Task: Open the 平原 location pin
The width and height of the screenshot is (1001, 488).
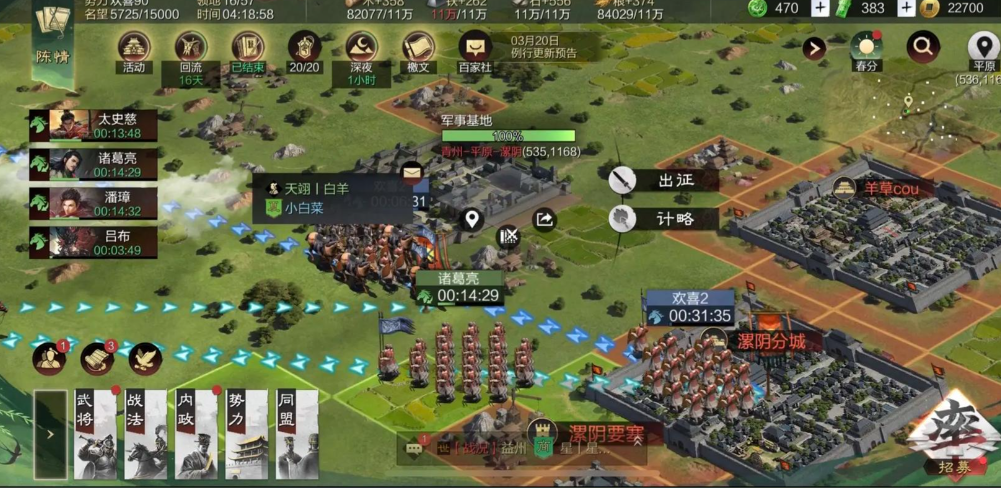Action: (x=983, y=49)
